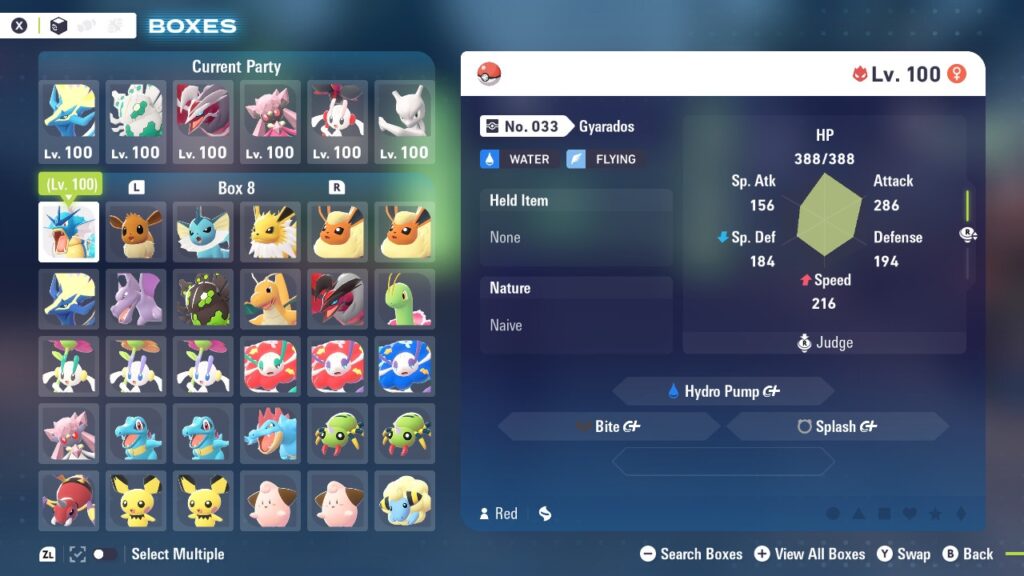The height and width of the screenshot is (576, 1024).
Task: Open the Held Item panel
Action: pyautogui.click(x=576, y=219)
